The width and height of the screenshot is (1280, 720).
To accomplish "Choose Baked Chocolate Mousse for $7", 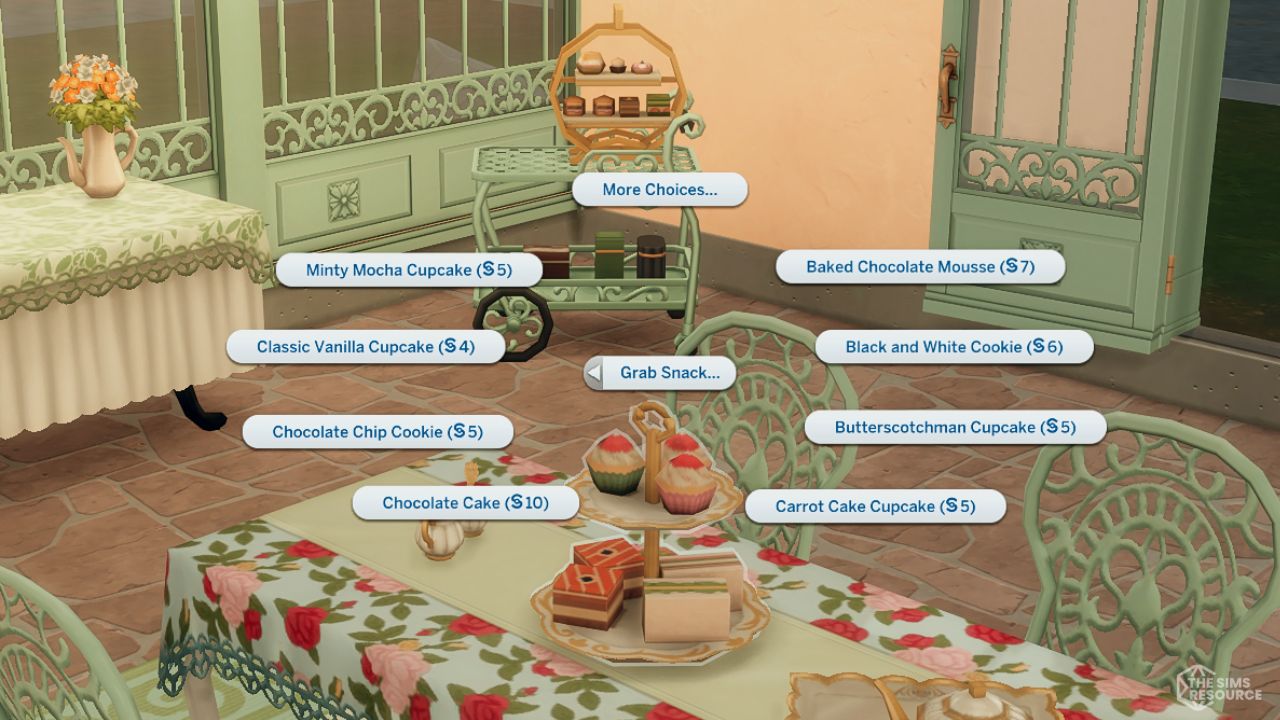I will click(x=921, y=266).
